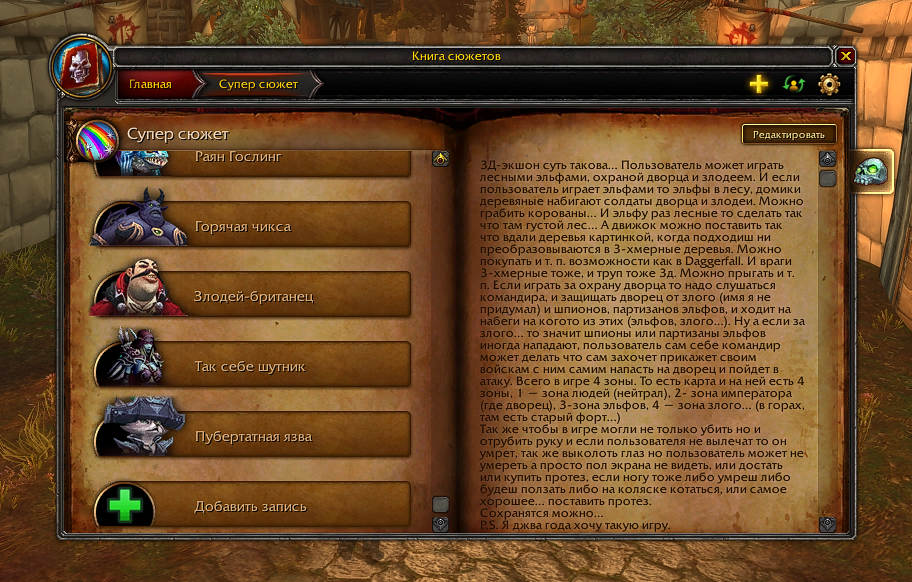
Task: Go to the Главная breadcrumb tab
Action: (x=150, y=85)
